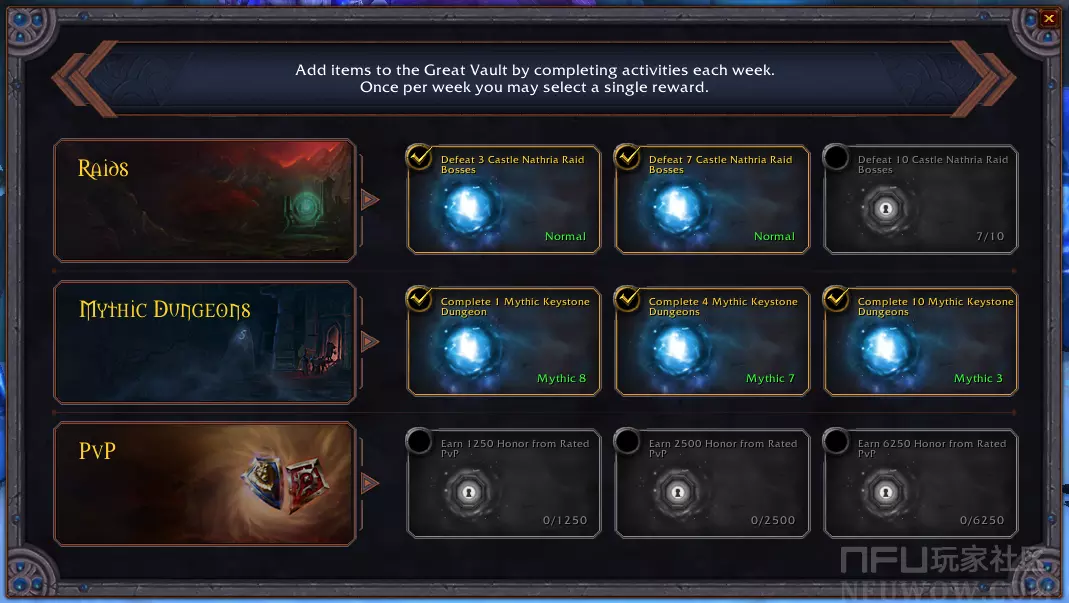
Task: Choose the Complete 1 Mythic Keystone Dungeon reward
Action: click(504, 341)
